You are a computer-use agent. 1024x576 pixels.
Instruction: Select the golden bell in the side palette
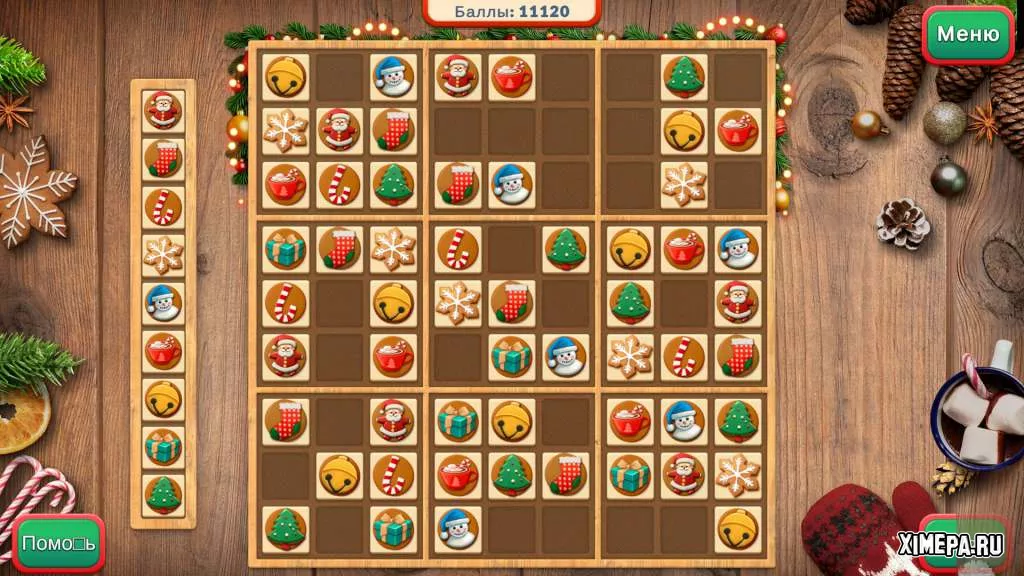[x=163, y=398]
